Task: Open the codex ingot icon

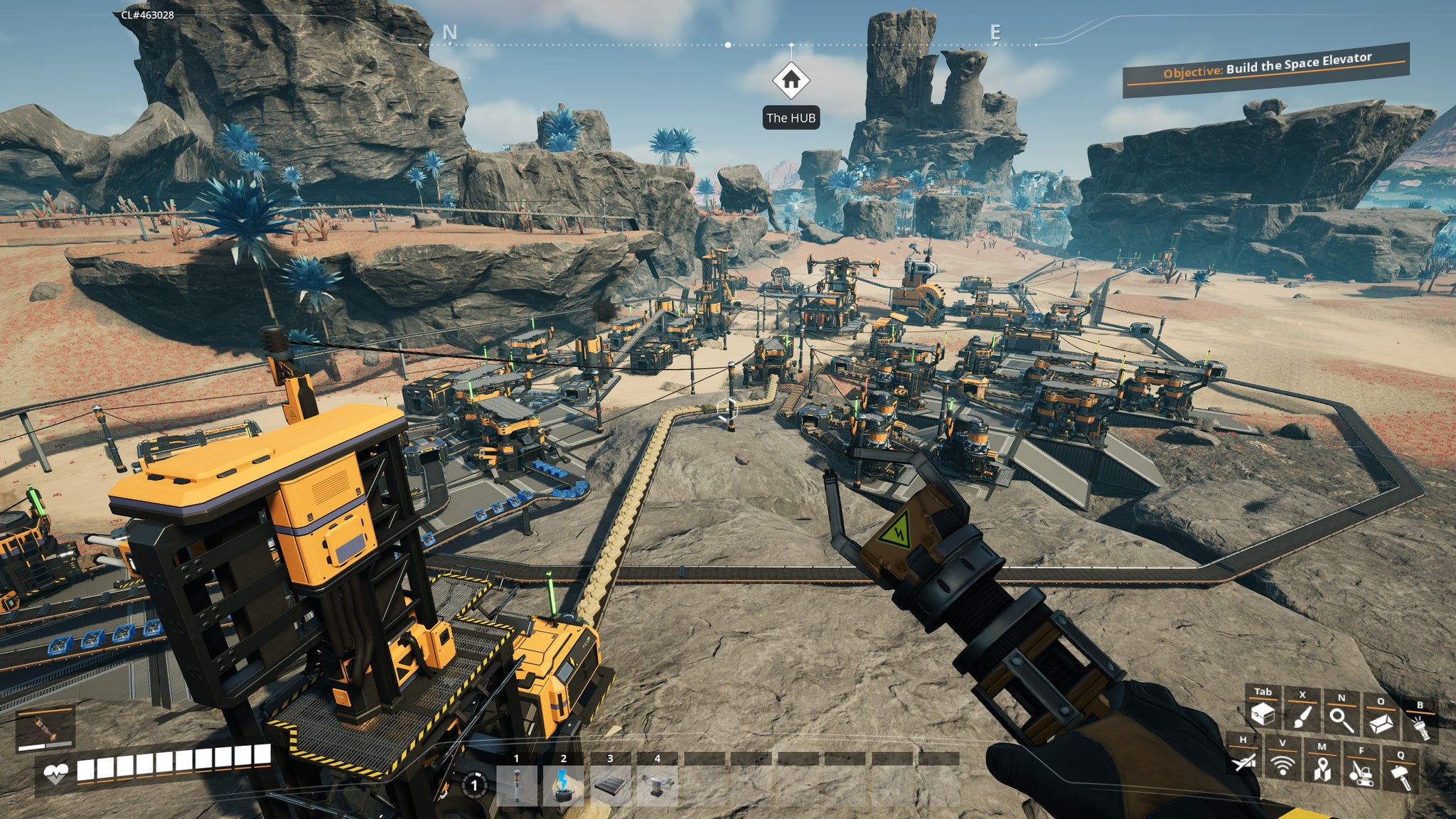Action: point(1381,724)
